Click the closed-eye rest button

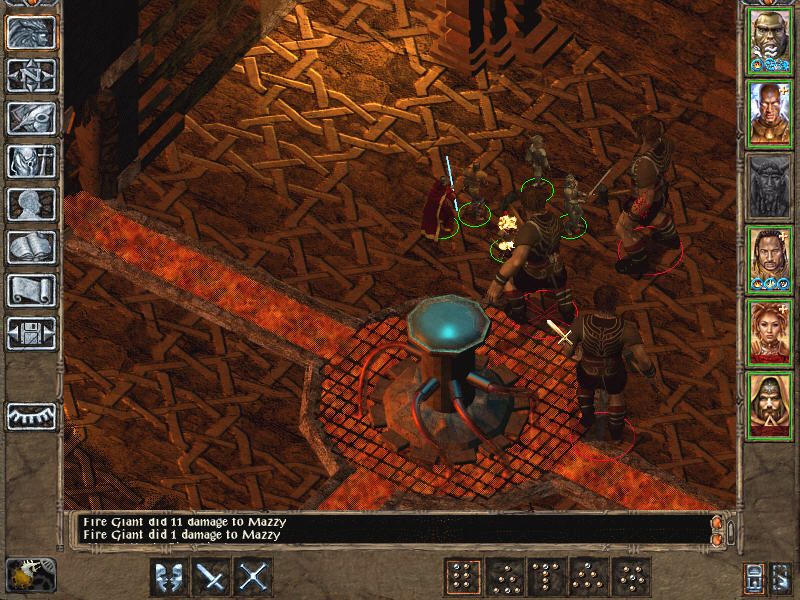(x=31, y=415)
